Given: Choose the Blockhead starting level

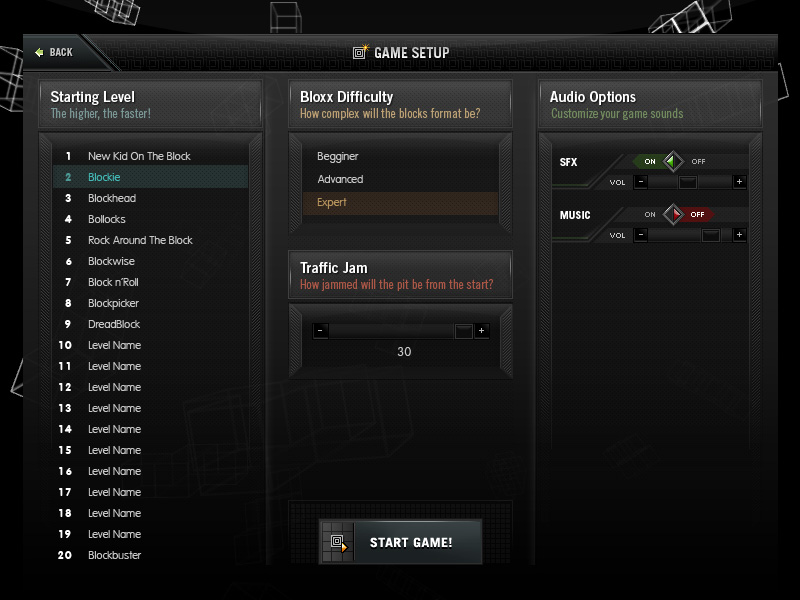Looking at the screenshot, I should click(x=112, y=198).
